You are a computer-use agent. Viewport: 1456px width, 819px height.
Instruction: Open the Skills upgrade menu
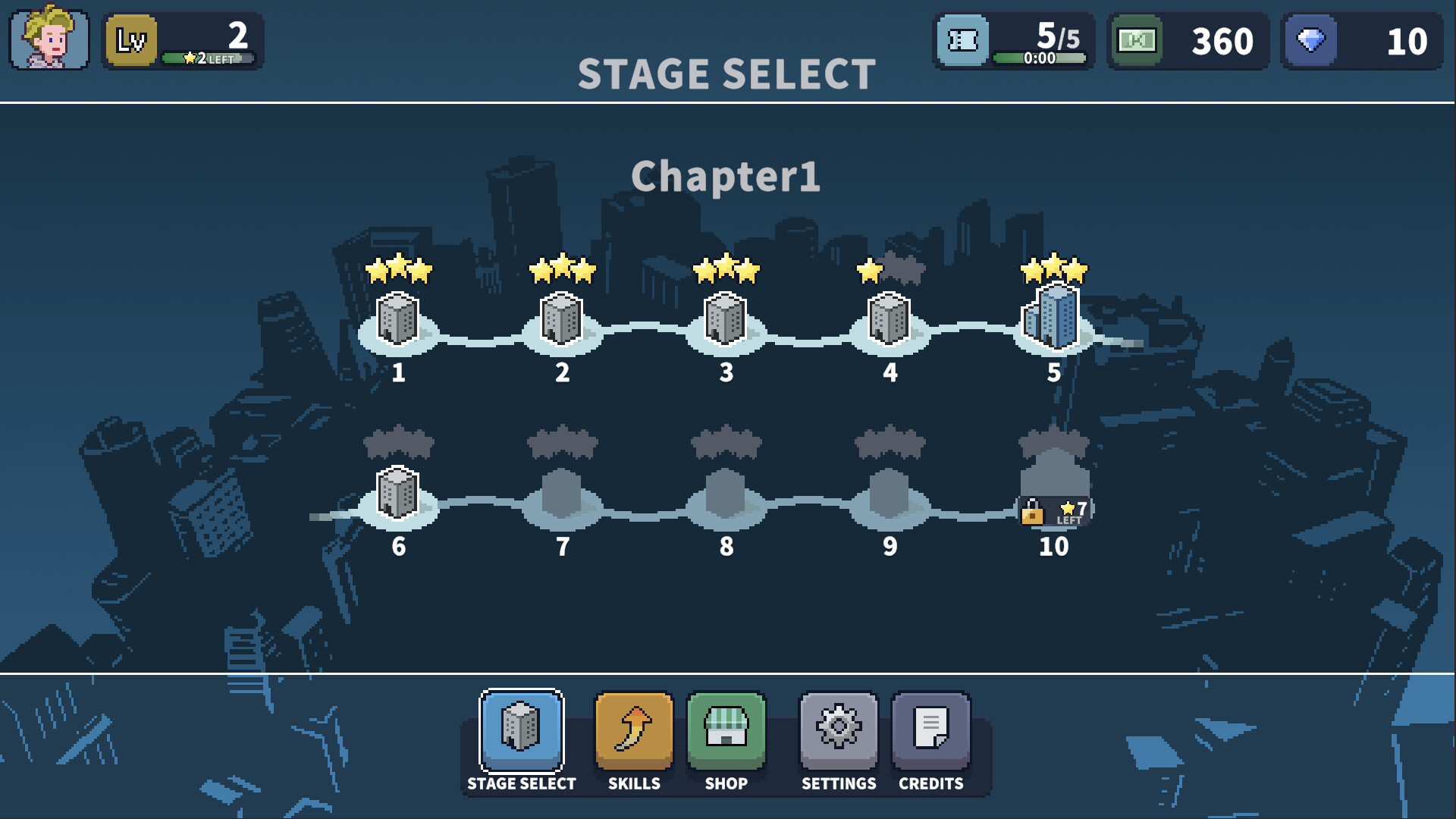[x=633, y=730]
